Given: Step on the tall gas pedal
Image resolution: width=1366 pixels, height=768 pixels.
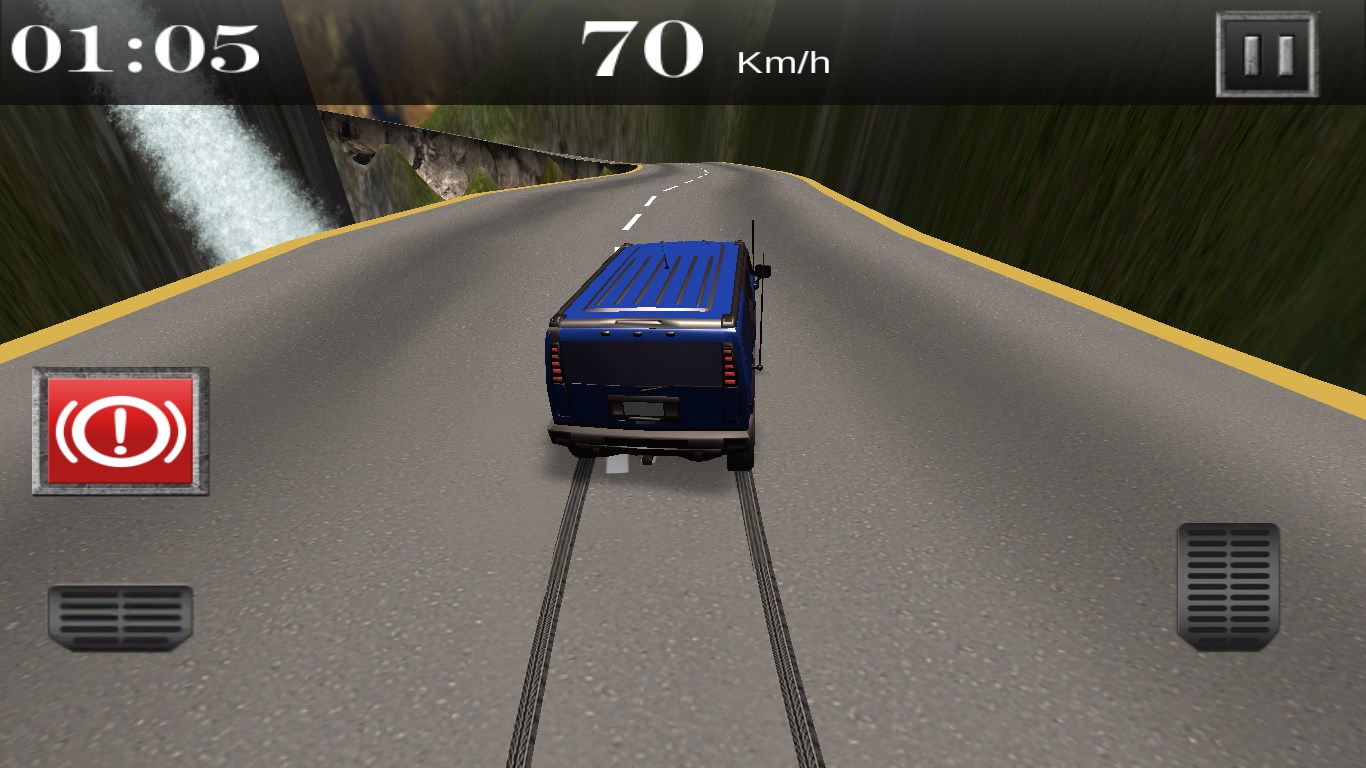Looking at the screenshot, I should tap(1228, 585).
